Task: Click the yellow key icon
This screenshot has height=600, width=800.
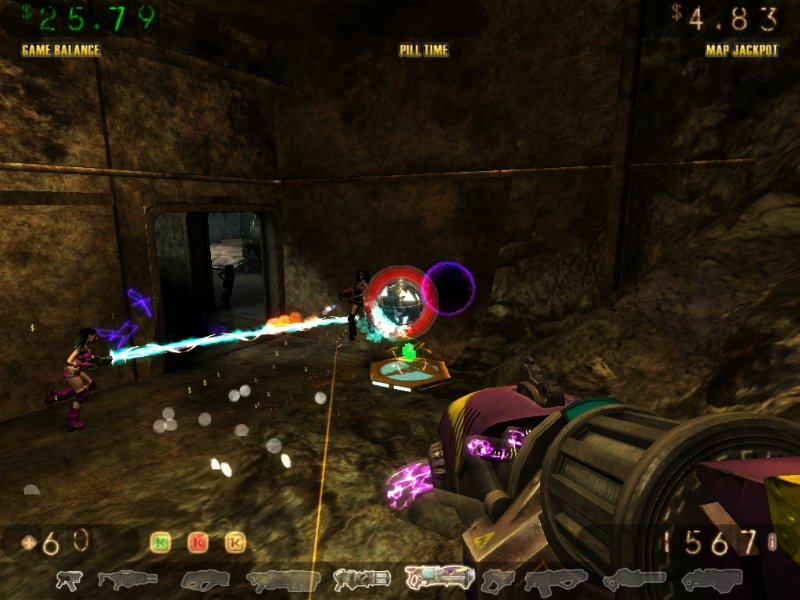Action: [235, 543]
